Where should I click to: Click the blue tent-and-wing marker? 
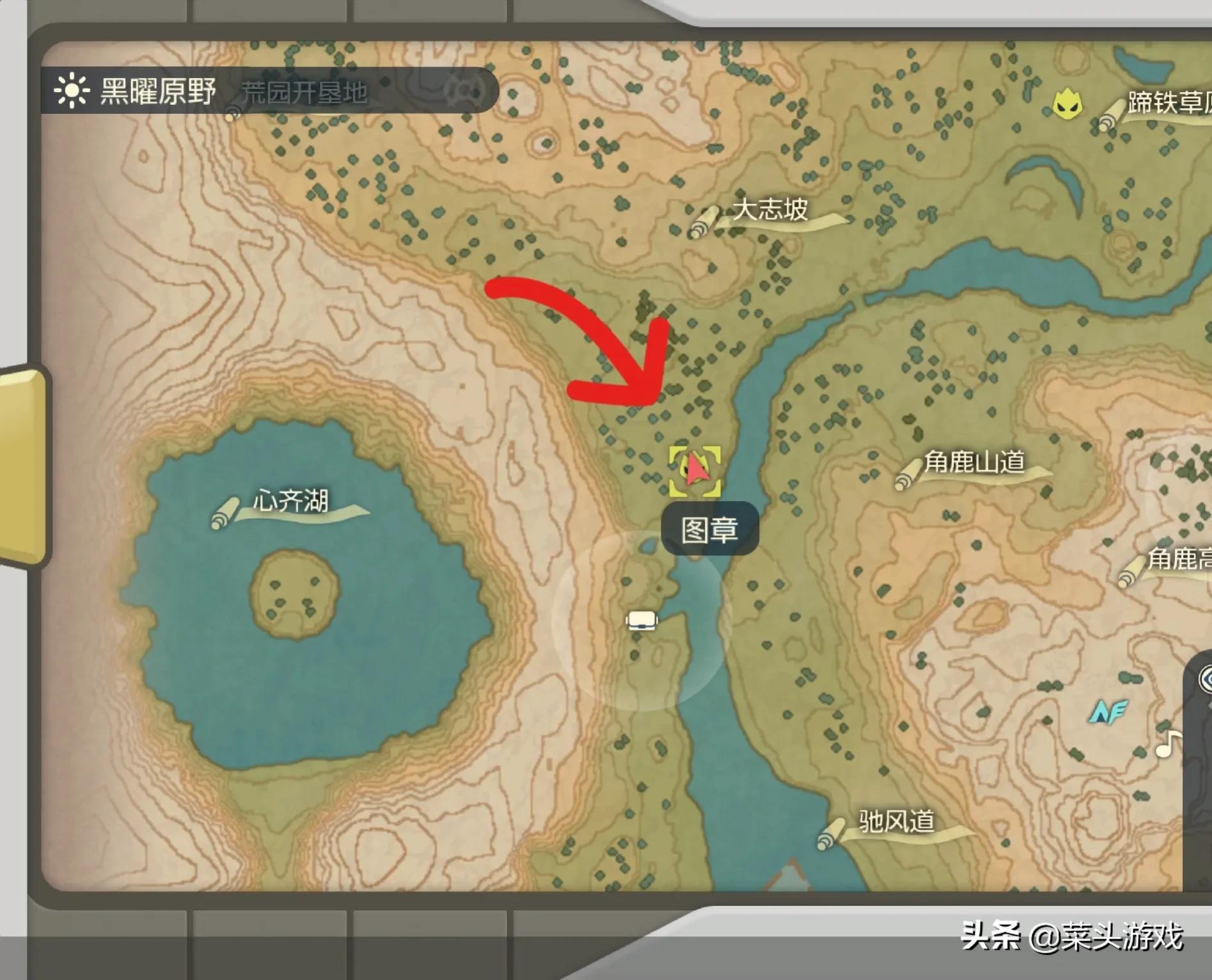coord(1107,712)
